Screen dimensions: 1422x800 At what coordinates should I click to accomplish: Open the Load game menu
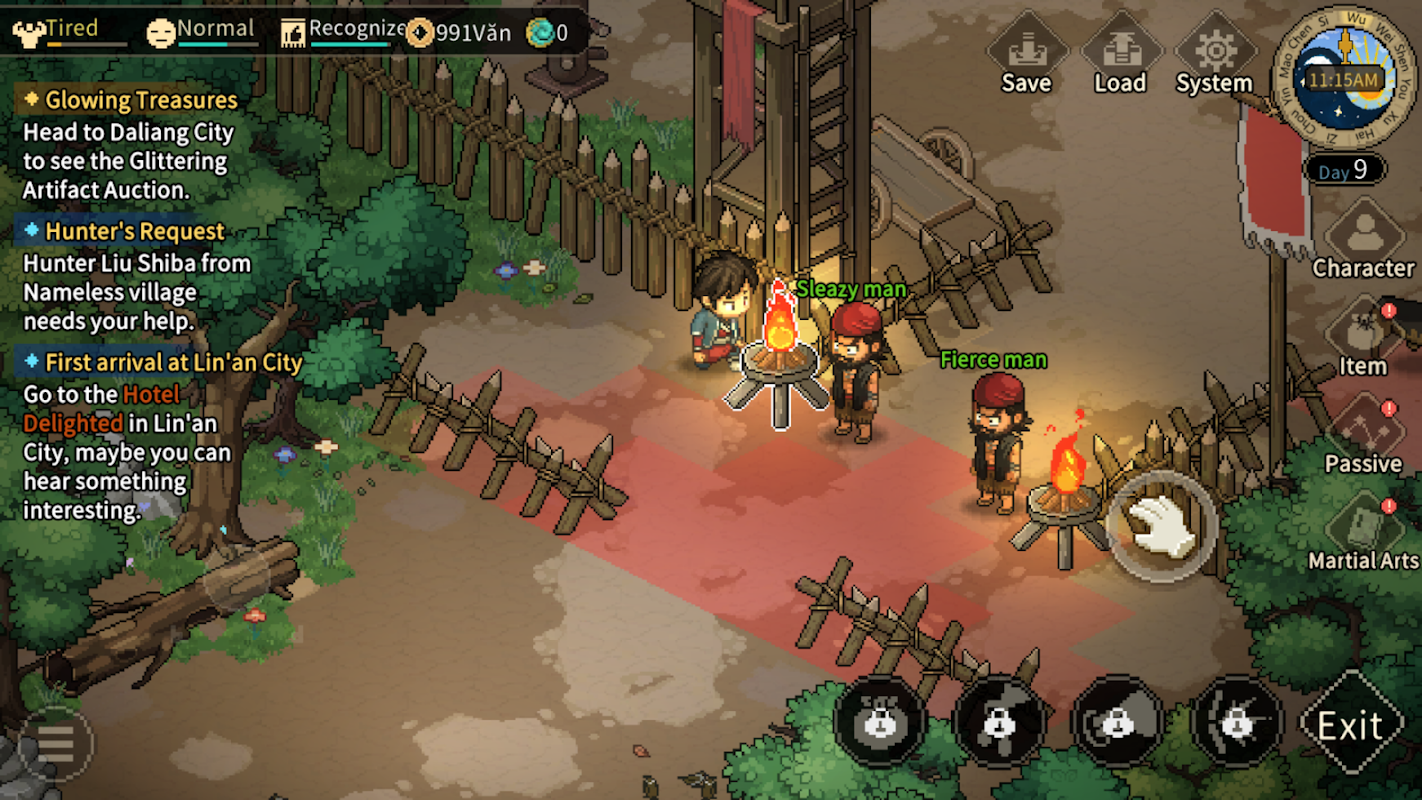(1119, 58)
